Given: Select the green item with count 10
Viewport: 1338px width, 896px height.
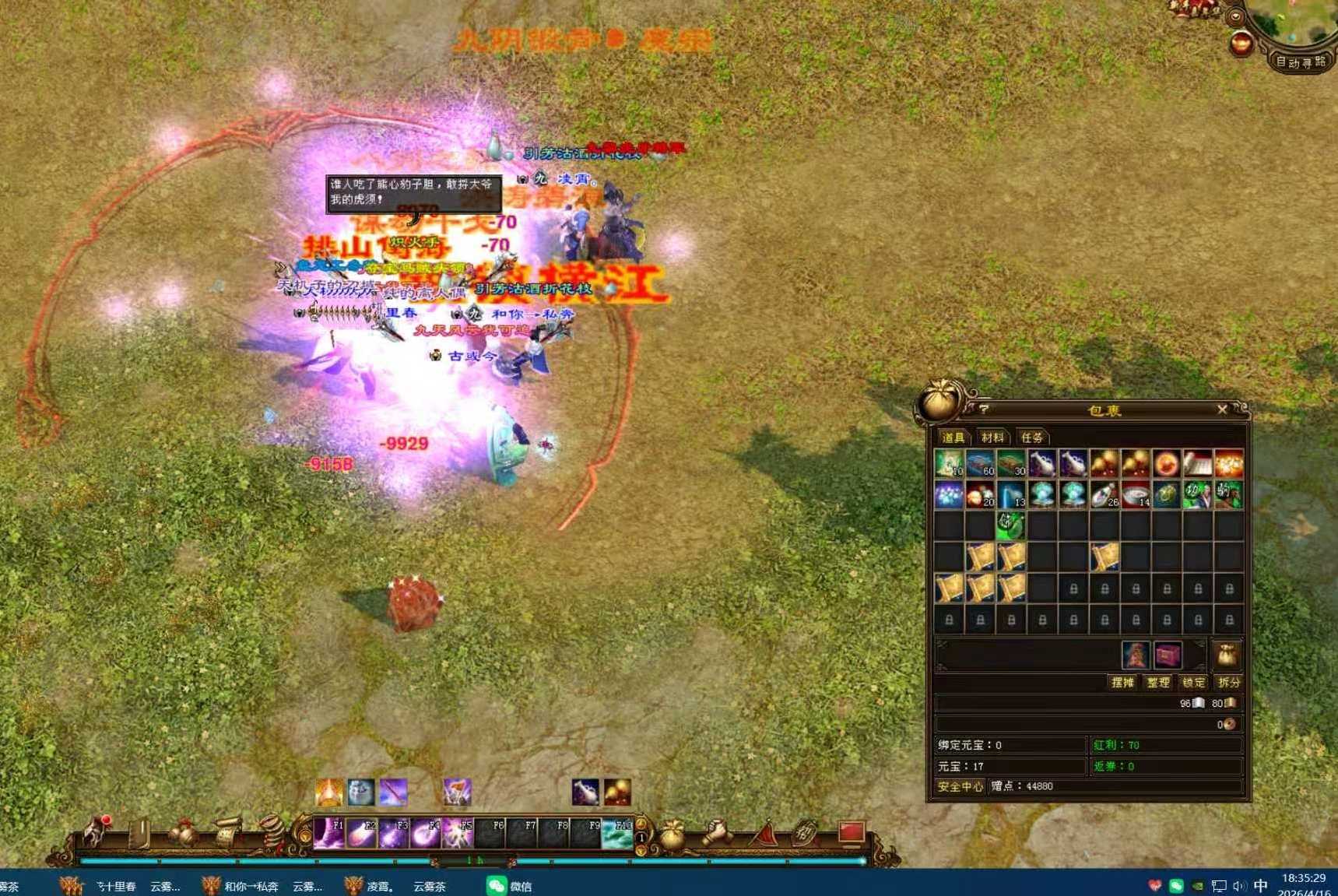Looking at the screenshot, I should tap(949, 464).
